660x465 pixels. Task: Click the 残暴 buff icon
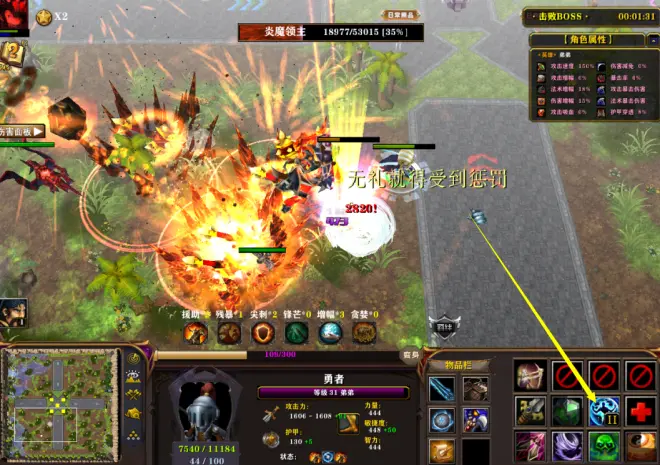click(228, 333)
